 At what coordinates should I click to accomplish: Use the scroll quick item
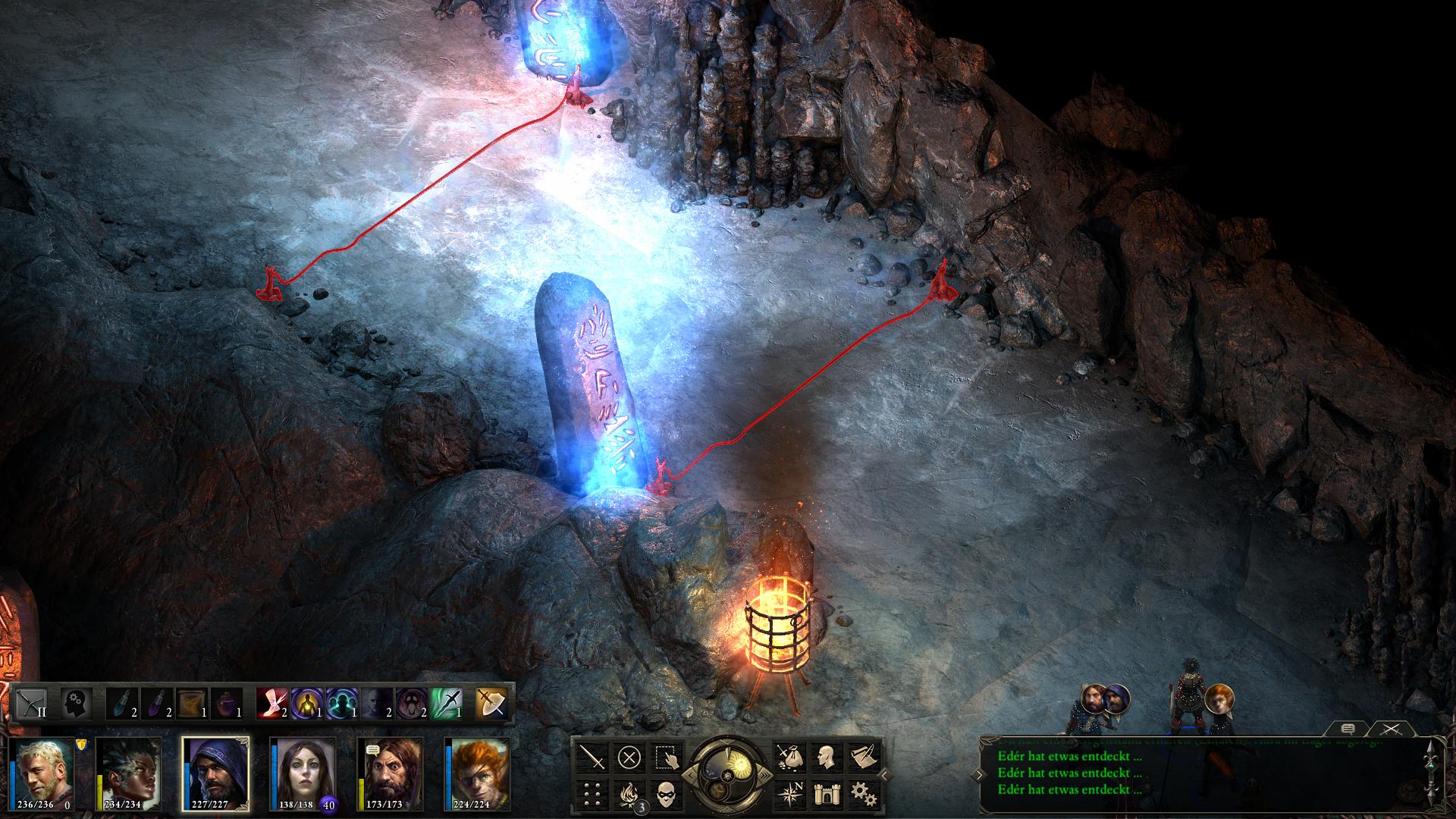pyautogui.click(x=191, y=704)
